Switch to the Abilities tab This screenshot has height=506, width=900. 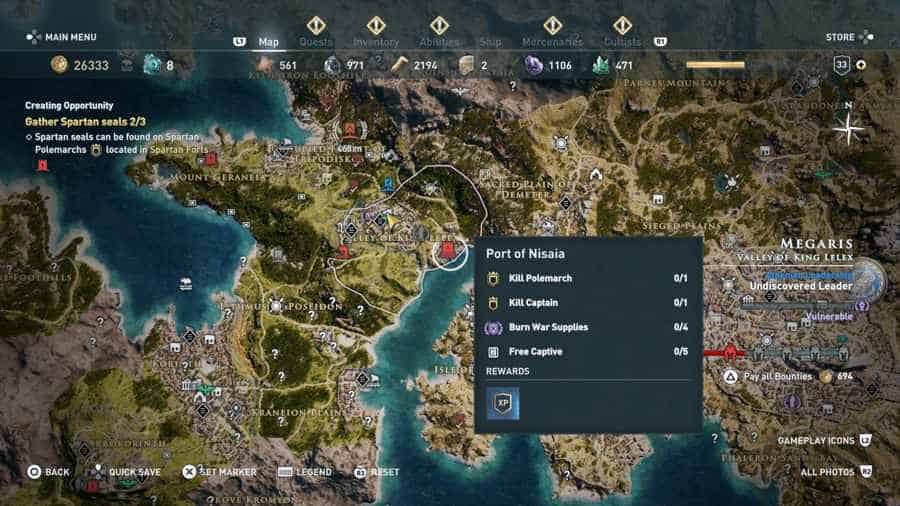[439, 41]
